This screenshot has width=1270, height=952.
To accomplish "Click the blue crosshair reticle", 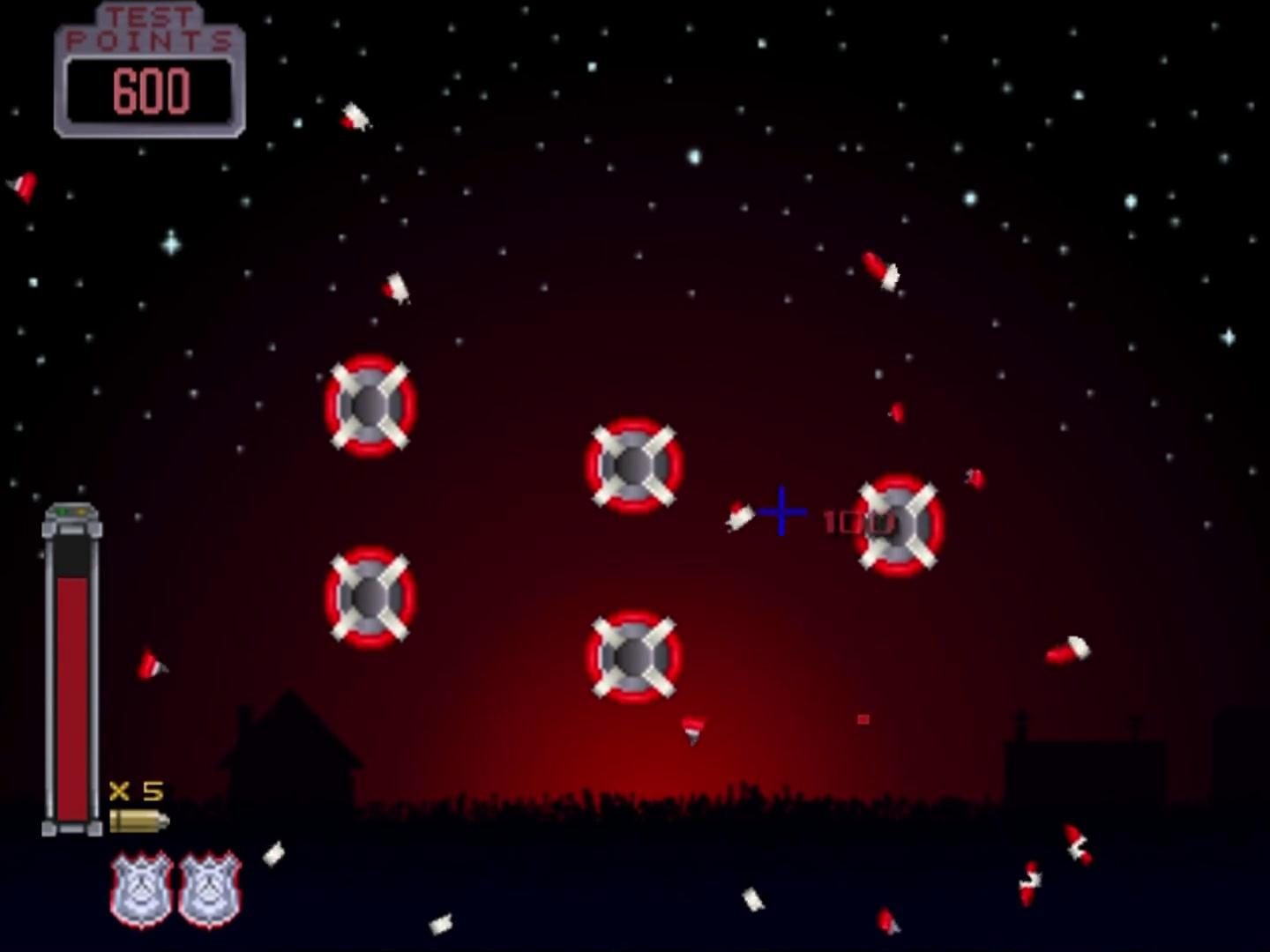I will point(781,509).
